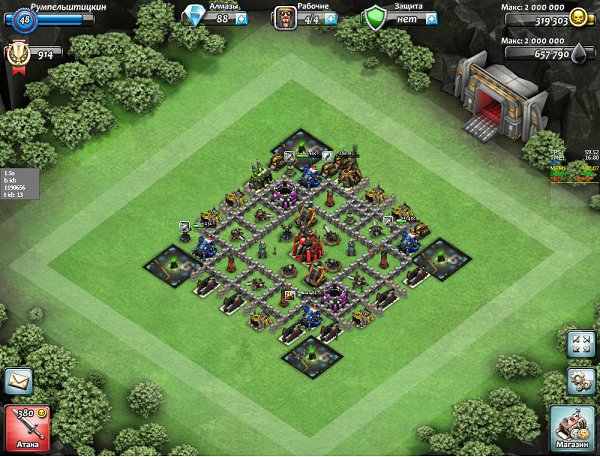Screen dimensions: 600x457
Task: View the trophy count badge
Action: [x=20, y=54]
